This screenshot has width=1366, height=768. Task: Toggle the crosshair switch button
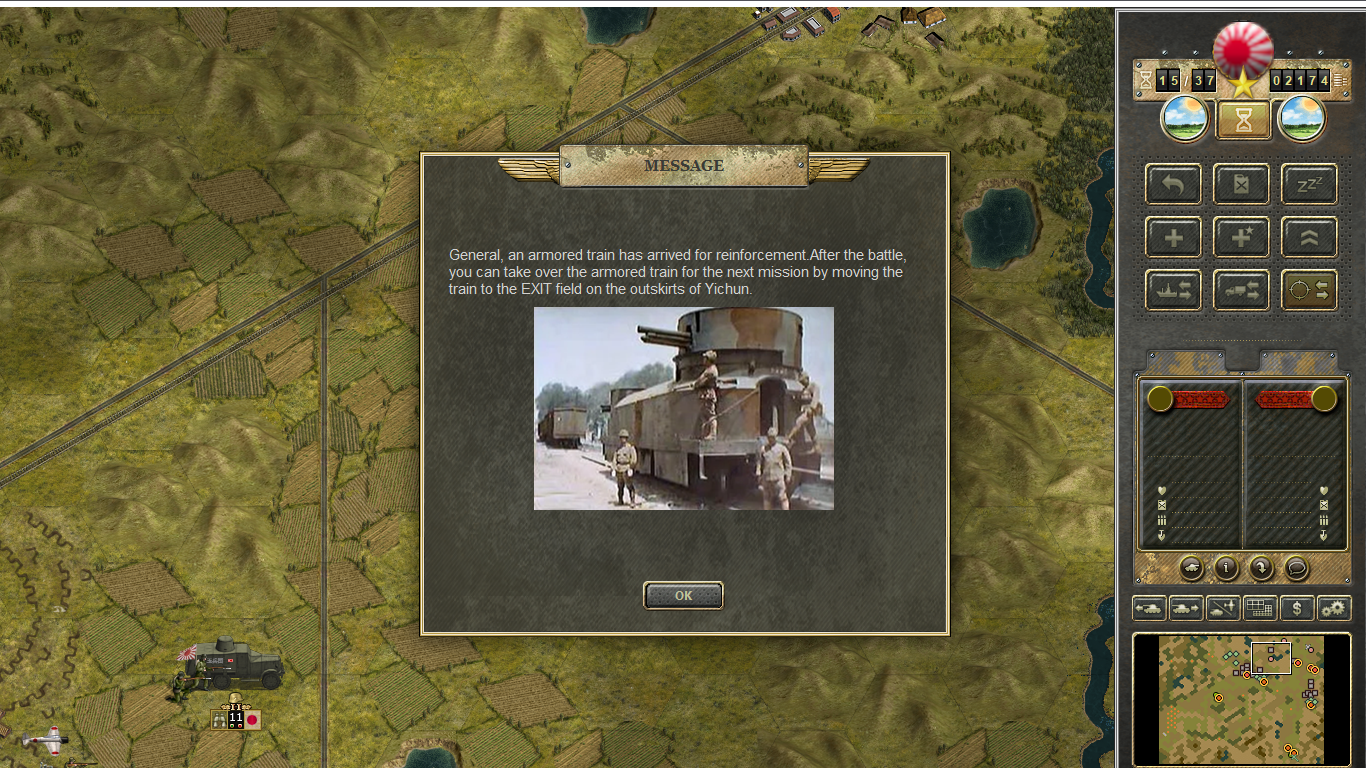pos(1309,290)
